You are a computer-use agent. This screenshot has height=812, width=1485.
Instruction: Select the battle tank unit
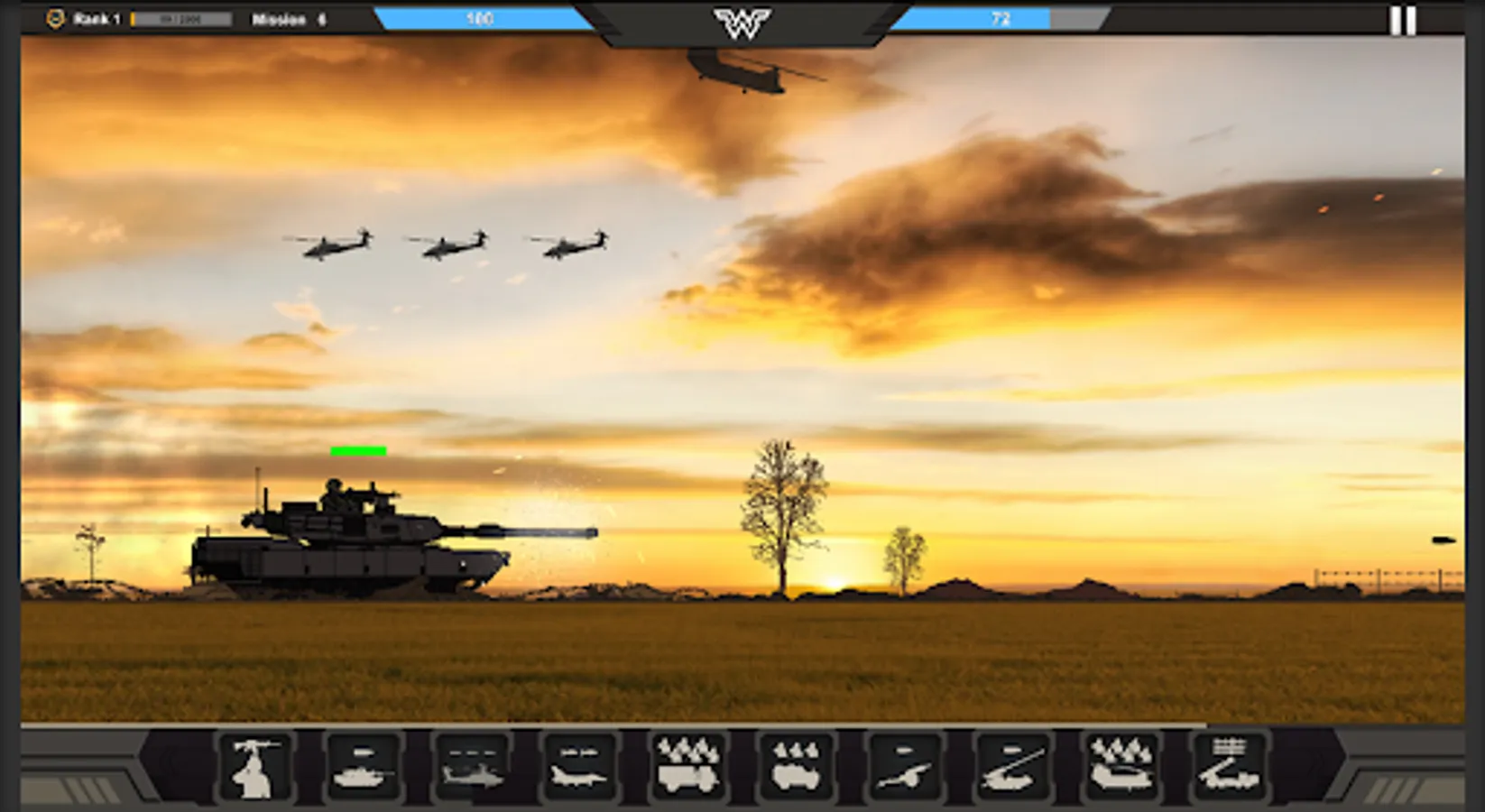[364, 769]
